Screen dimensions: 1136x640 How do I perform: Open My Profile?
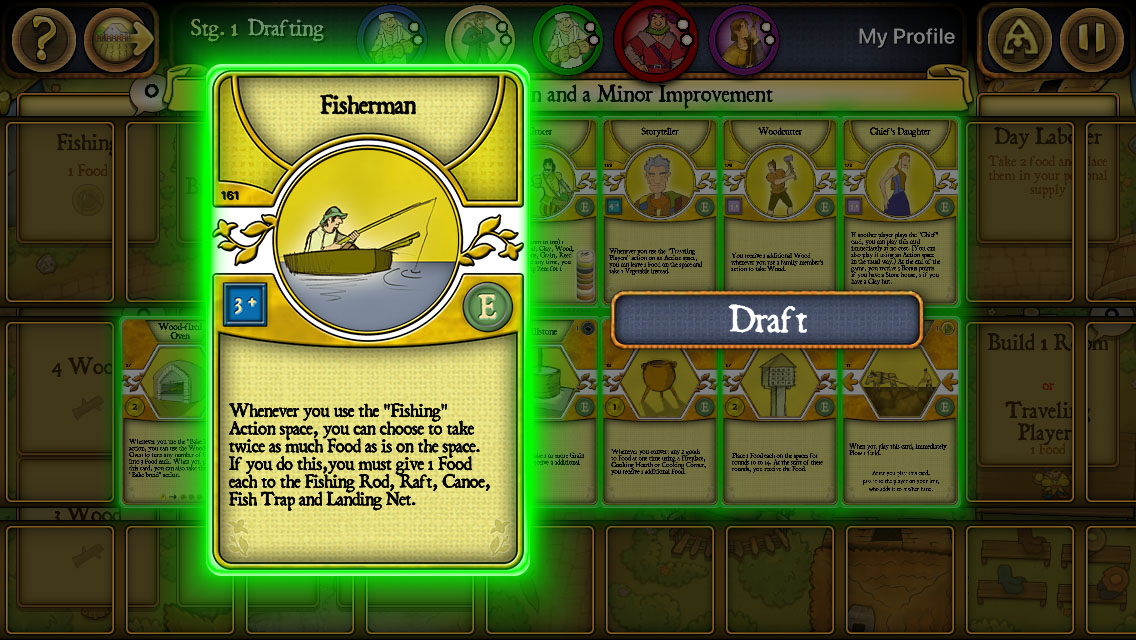[x=906, y=37]
